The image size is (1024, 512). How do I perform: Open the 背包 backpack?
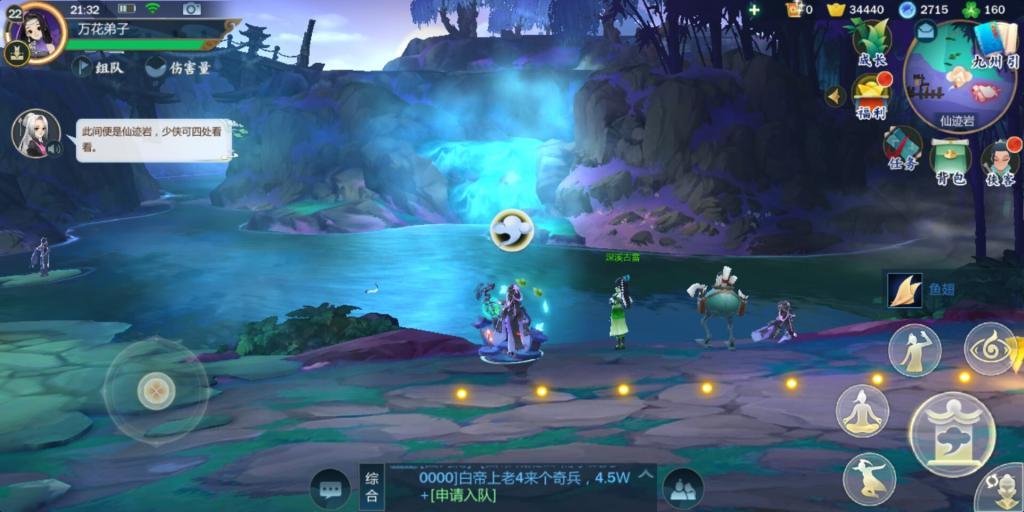point(950,160)
